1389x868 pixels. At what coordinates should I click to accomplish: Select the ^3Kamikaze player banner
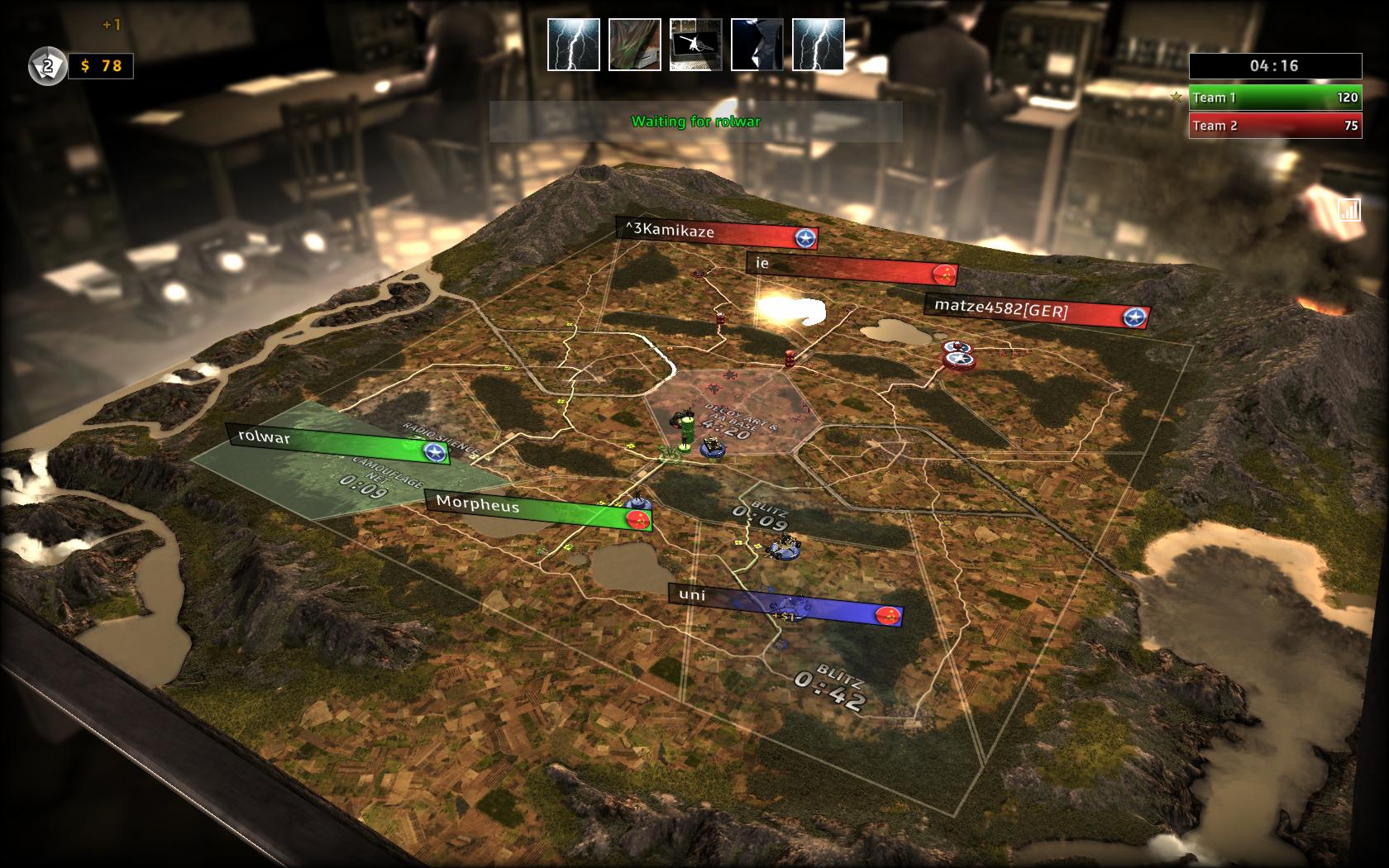[x=716, y=234]
